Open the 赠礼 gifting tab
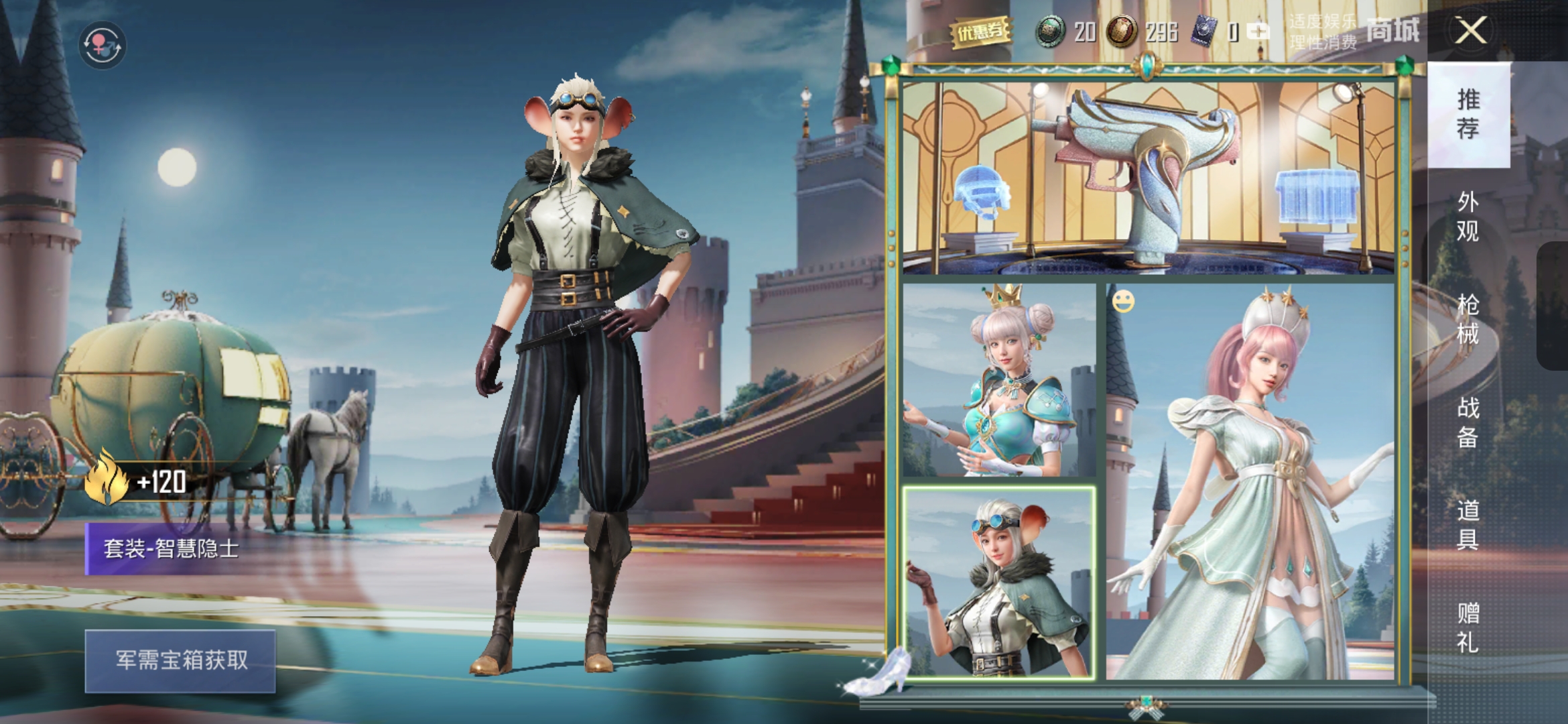This screenshot has width=1568, height=724. point(1468,627)
